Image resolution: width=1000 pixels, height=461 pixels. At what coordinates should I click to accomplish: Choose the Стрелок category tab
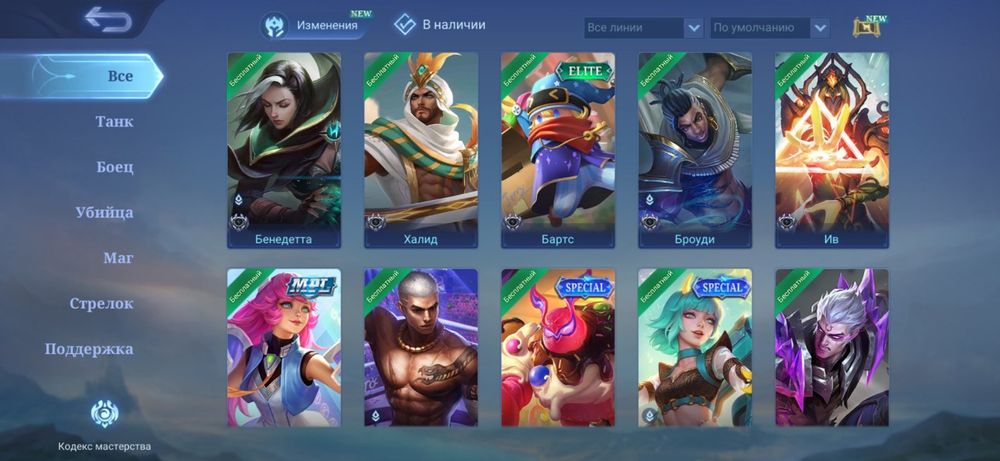[101, 303]
